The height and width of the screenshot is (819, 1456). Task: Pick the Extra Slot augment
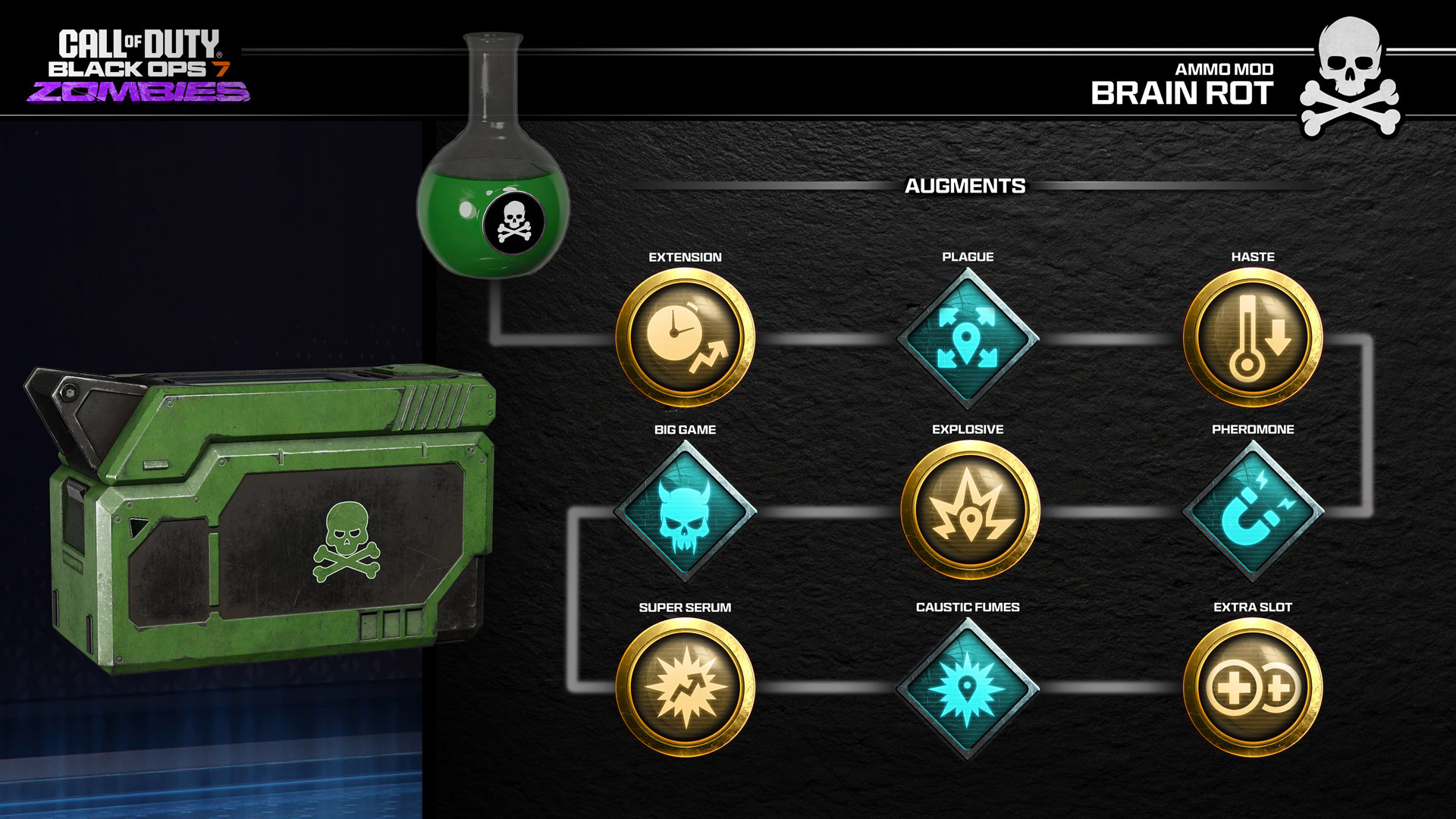click(x=1253, y=687)
